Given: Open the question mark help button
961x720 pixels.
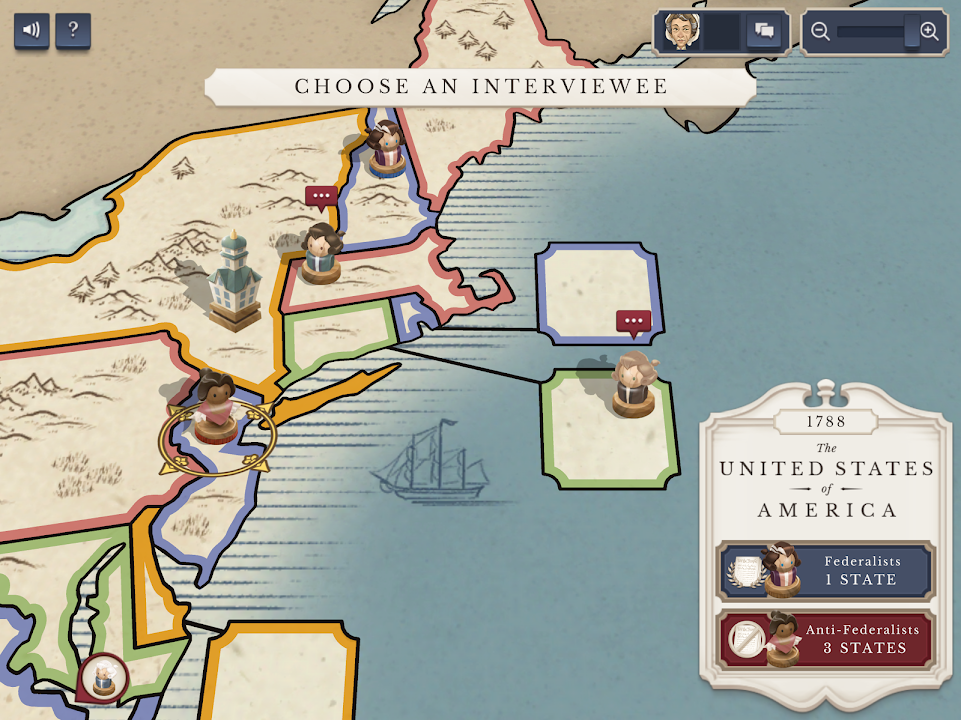Looking at the screenshot, I should click(x=73, y=30).
